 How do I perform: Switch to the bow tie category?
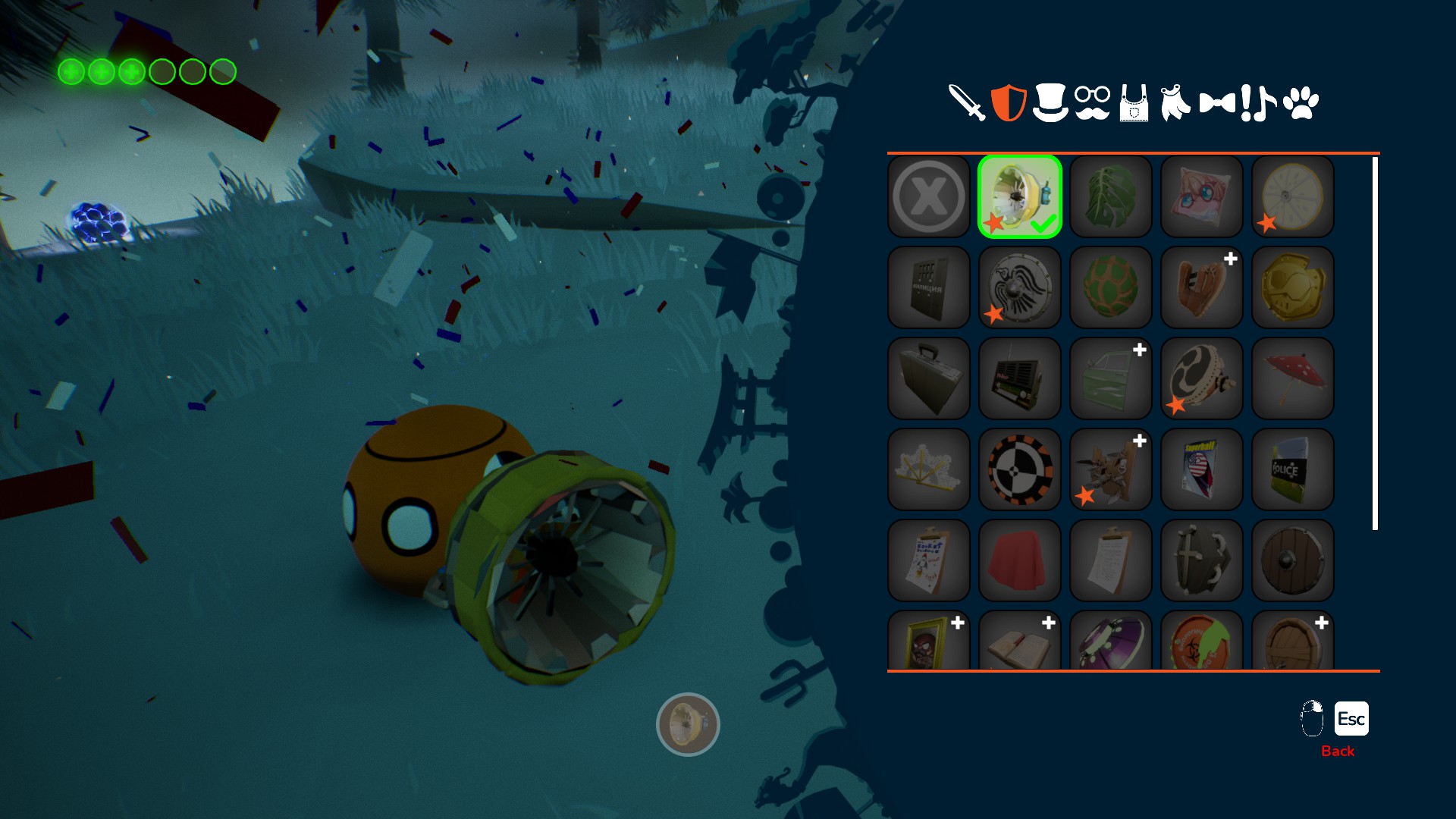point(1217,103)
